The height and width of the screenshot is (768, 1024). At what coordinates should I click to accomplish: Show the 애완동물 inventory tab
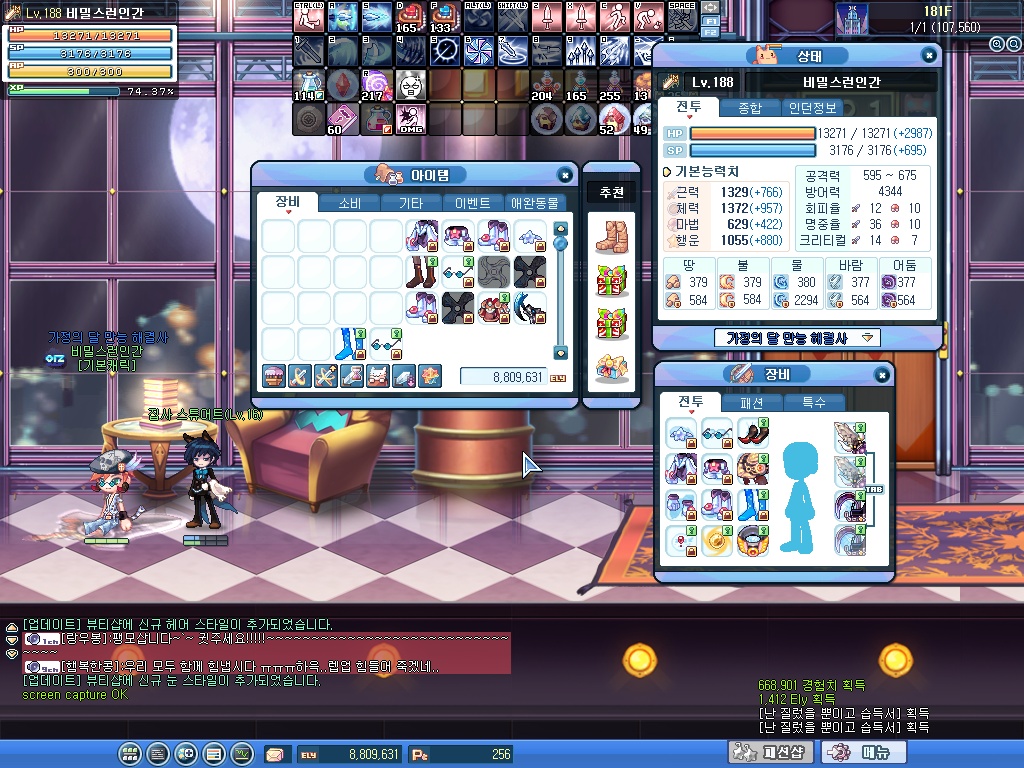[x=534, y=203]
